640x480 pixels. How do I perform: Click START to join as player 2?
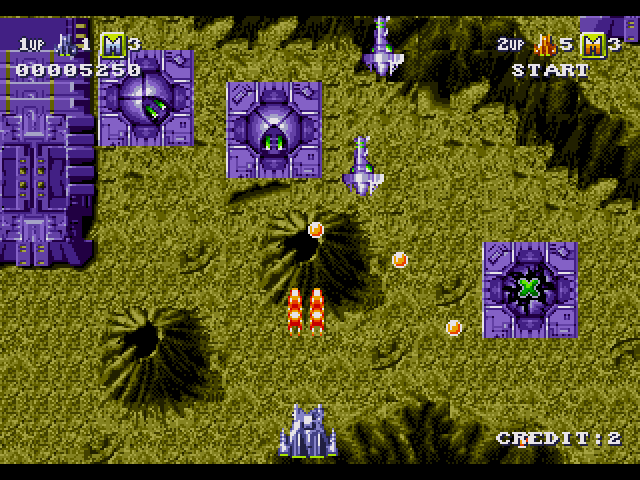(550, 70)
